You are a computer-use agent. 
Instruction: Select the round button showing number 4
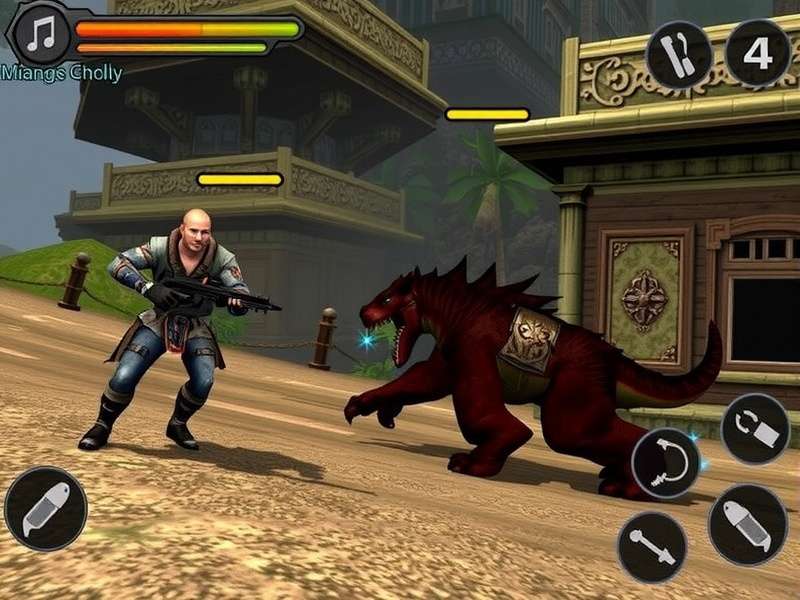[757, 52]
